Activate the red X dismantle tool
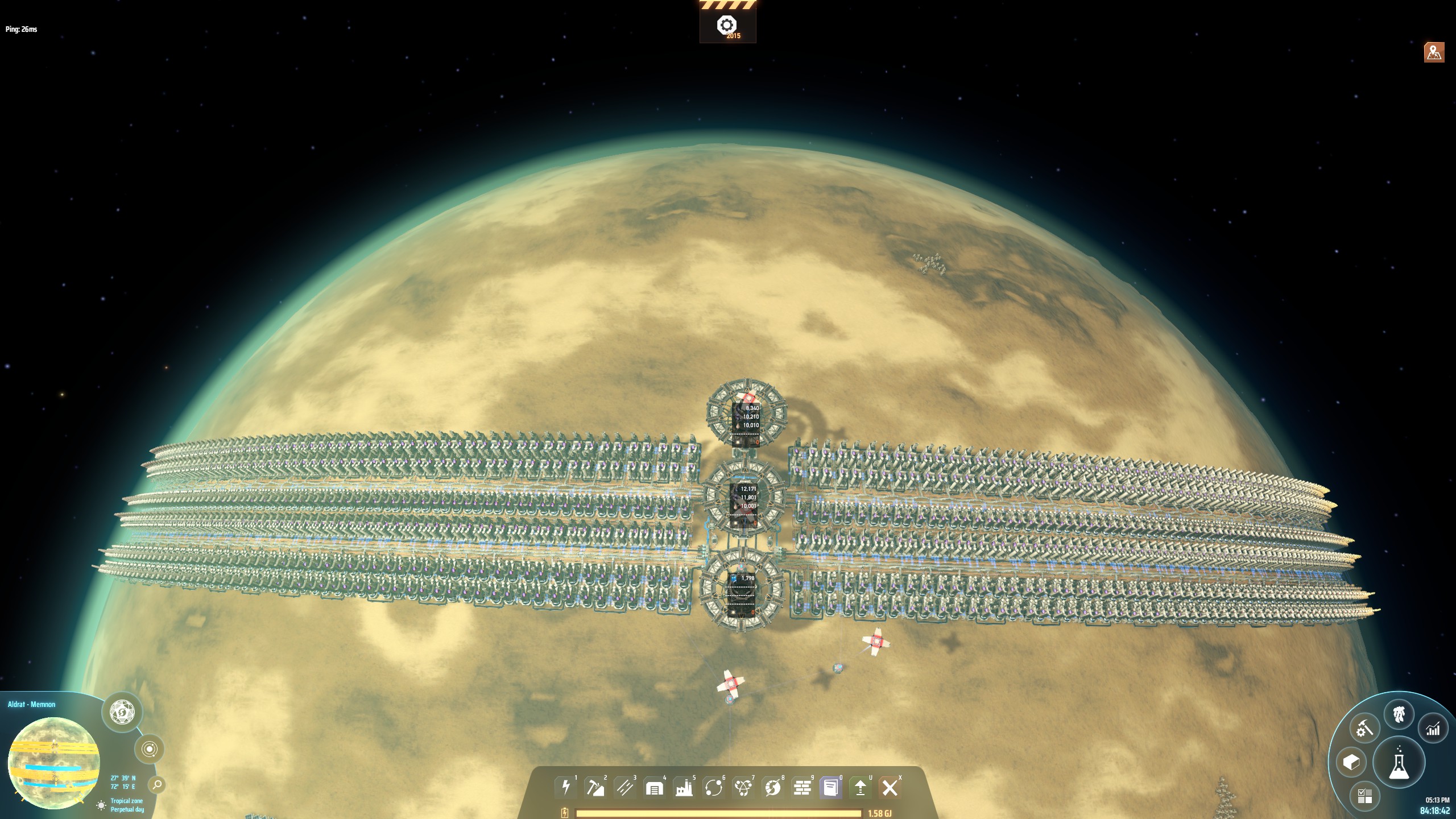Viewport: 1456px width, 819px height. pos(890,788)
